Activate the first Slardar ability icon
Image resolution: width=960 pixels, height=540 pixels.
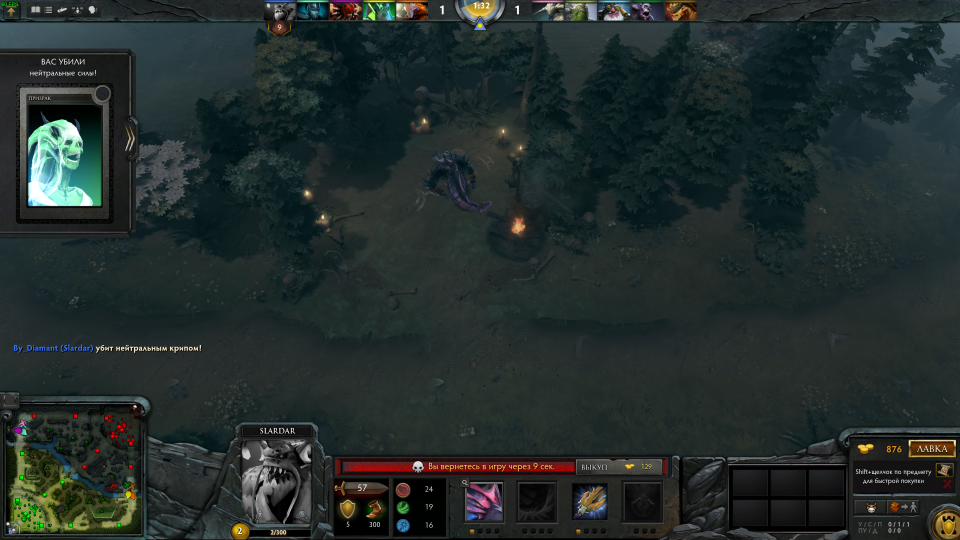coord(485,501)
